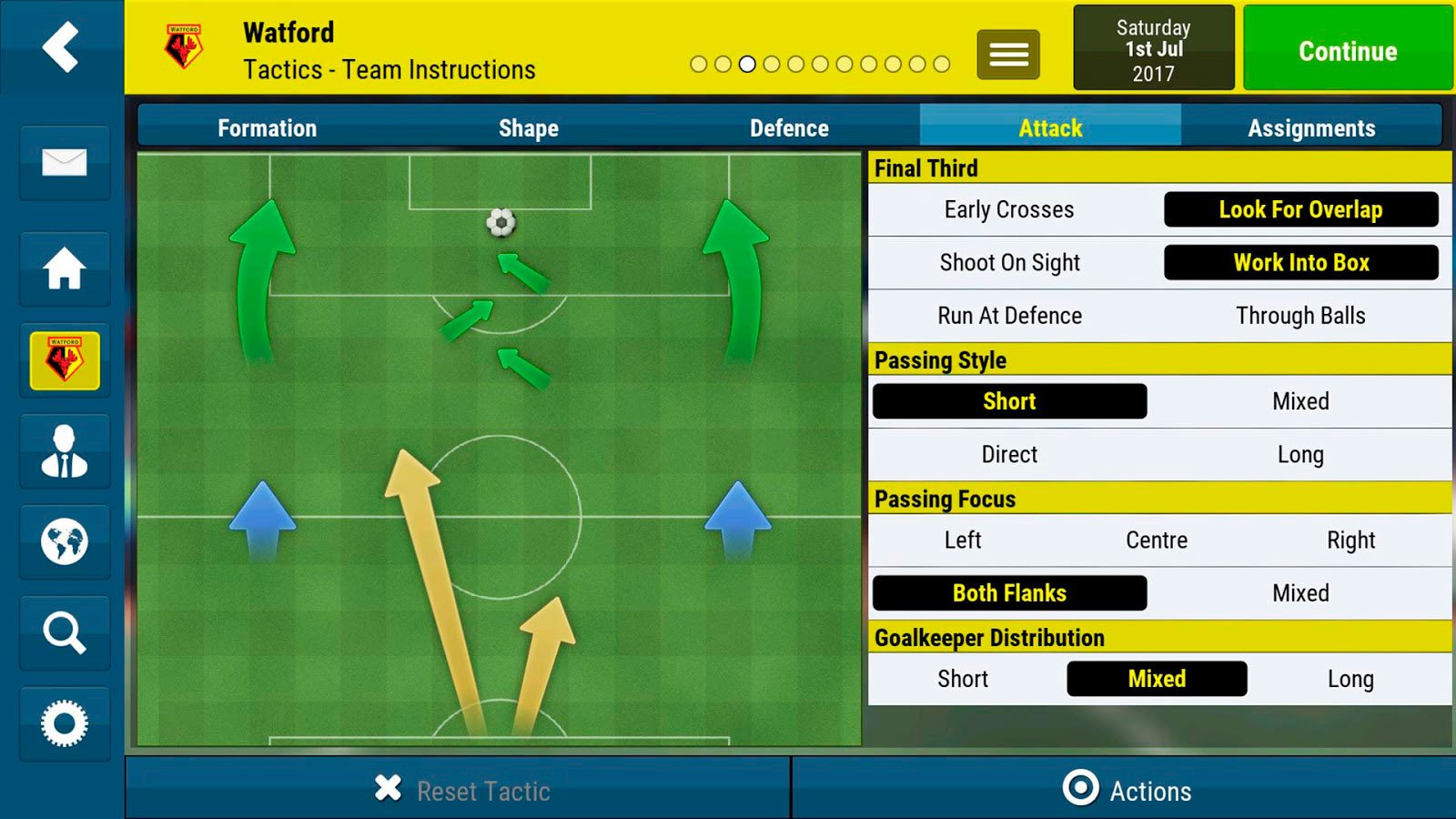Open the magnifying glass search icon
The width and height of the screenshot is (1456, 819).
[64, 632]
